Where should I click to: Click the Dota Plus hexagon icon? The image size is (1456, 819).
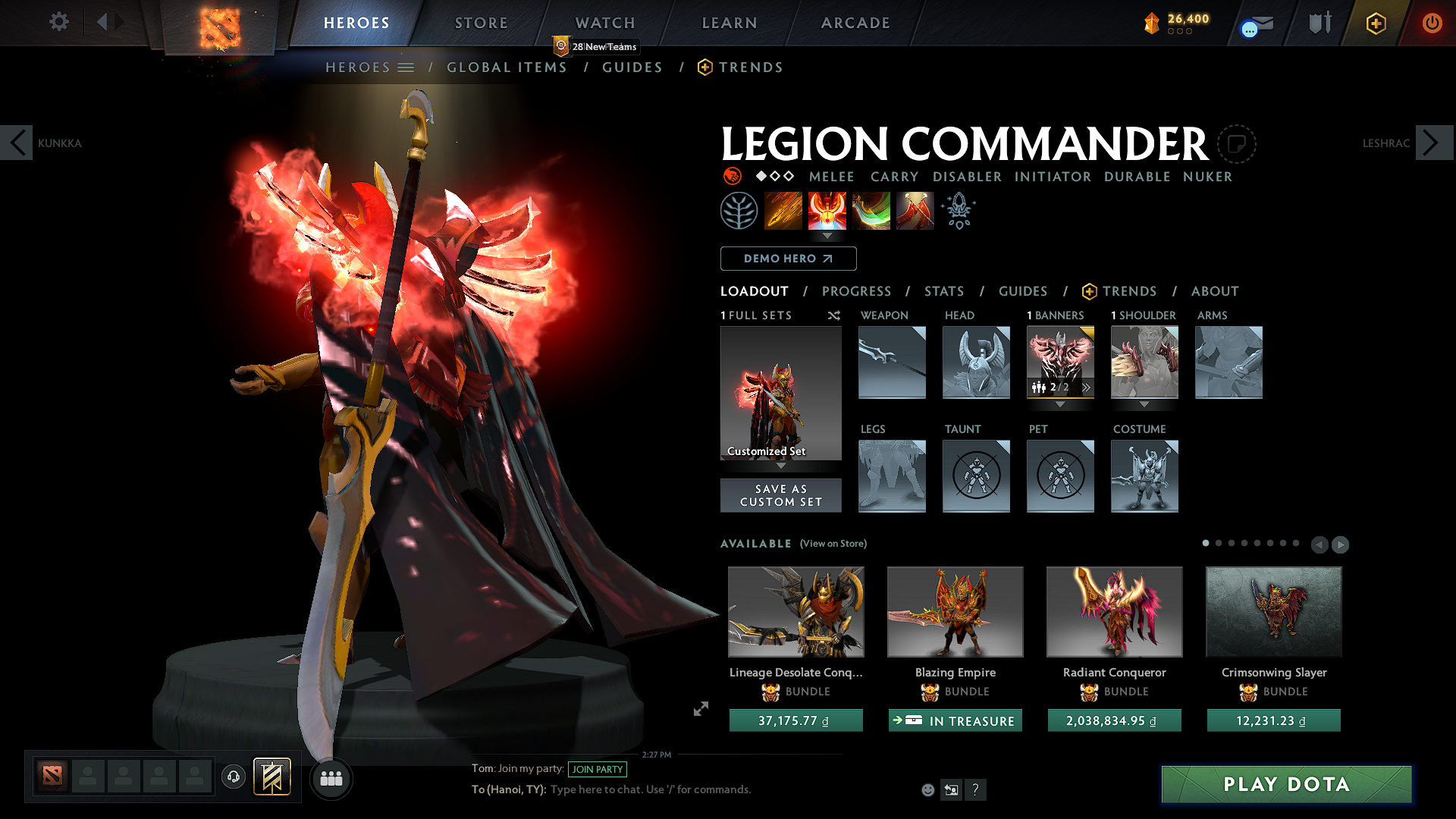1376,24
